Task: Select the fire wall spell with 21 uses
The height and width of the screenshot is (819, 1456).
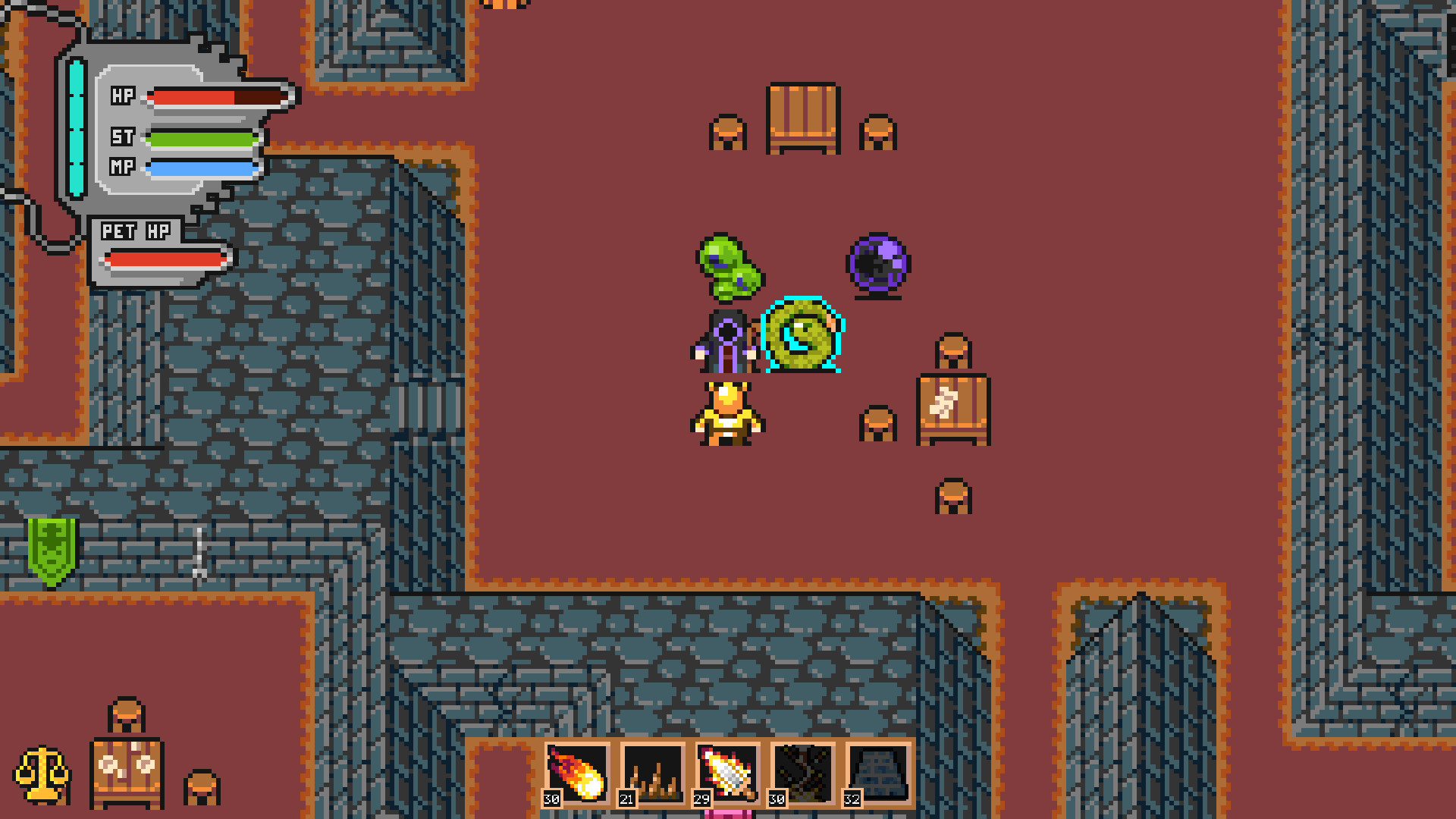Action: [653, 775]
